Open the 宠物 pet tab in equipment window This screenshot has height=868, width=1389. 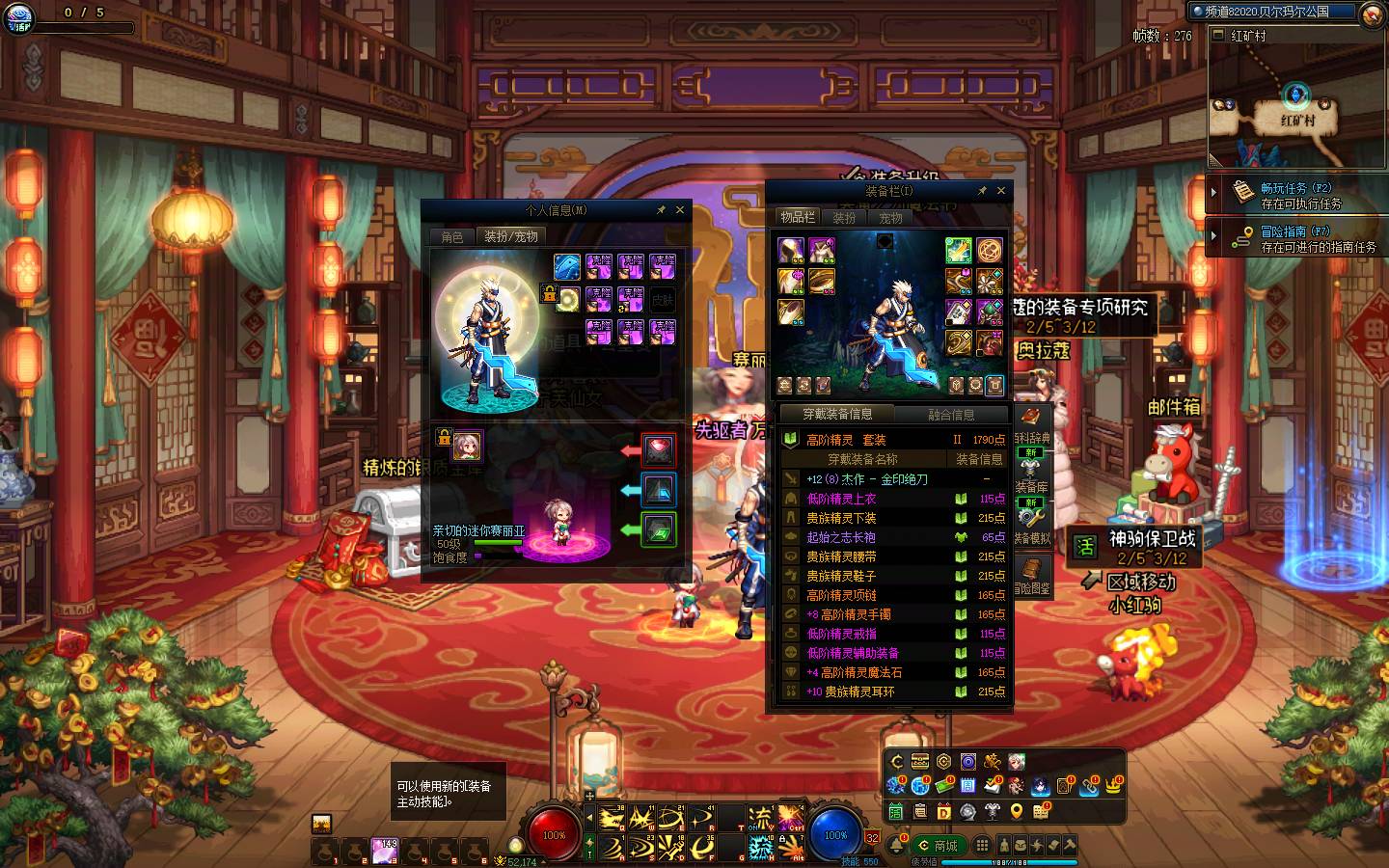pyautogui.click(x=890, y=218)
